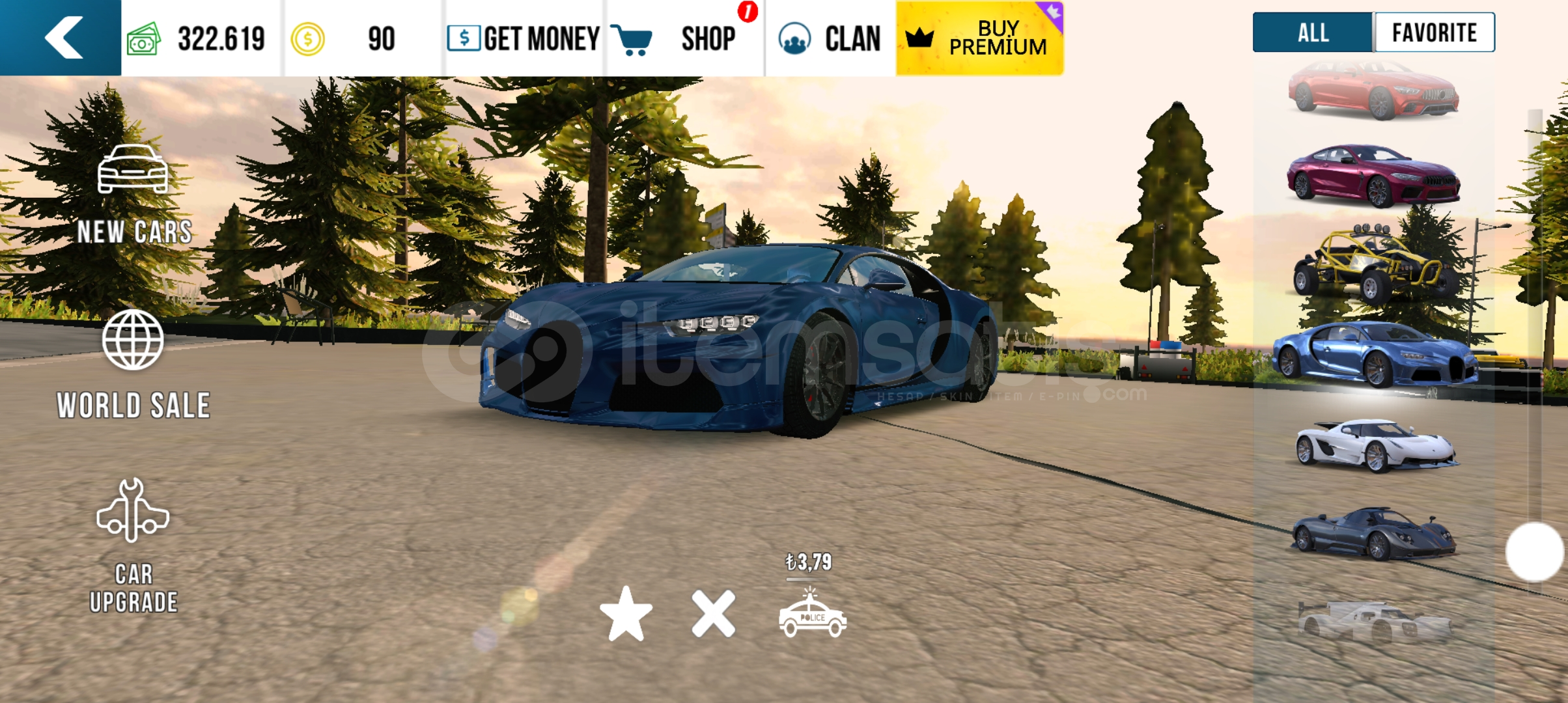Select the dark gray Pagani thumbnail
Screen dimensions: 1568x703
1374,534
